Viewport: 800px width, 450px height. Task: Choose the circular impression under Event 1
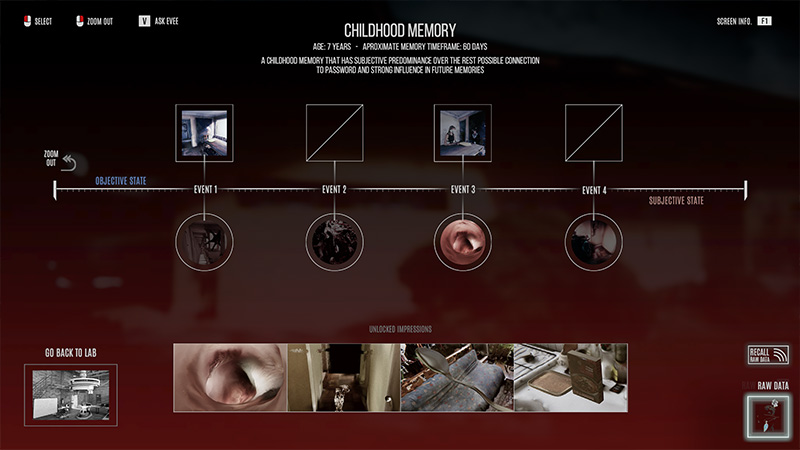tap(204, 241)
